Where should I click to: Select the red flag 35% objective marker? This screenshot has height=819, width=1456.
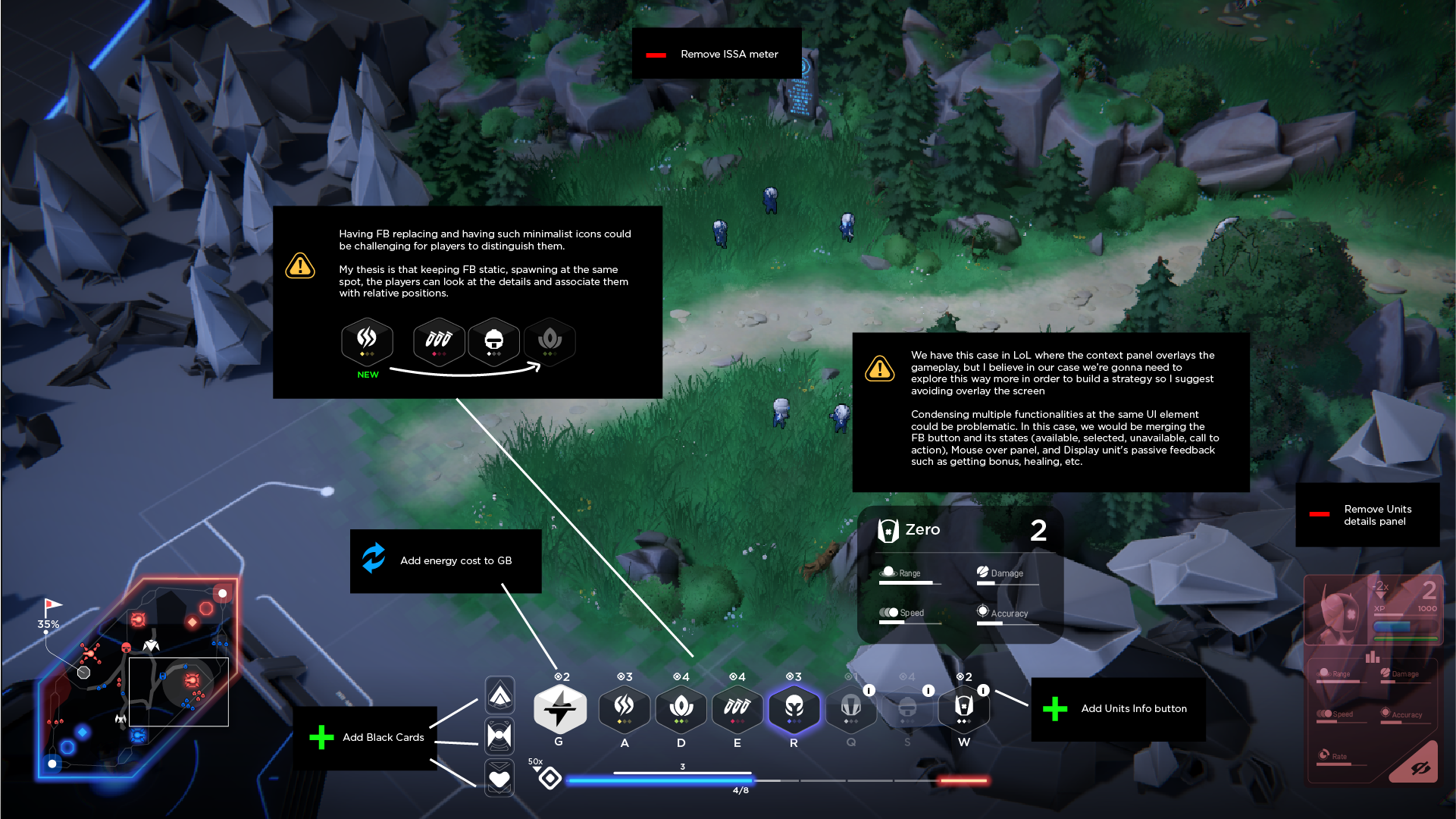[x=51, y=607]
